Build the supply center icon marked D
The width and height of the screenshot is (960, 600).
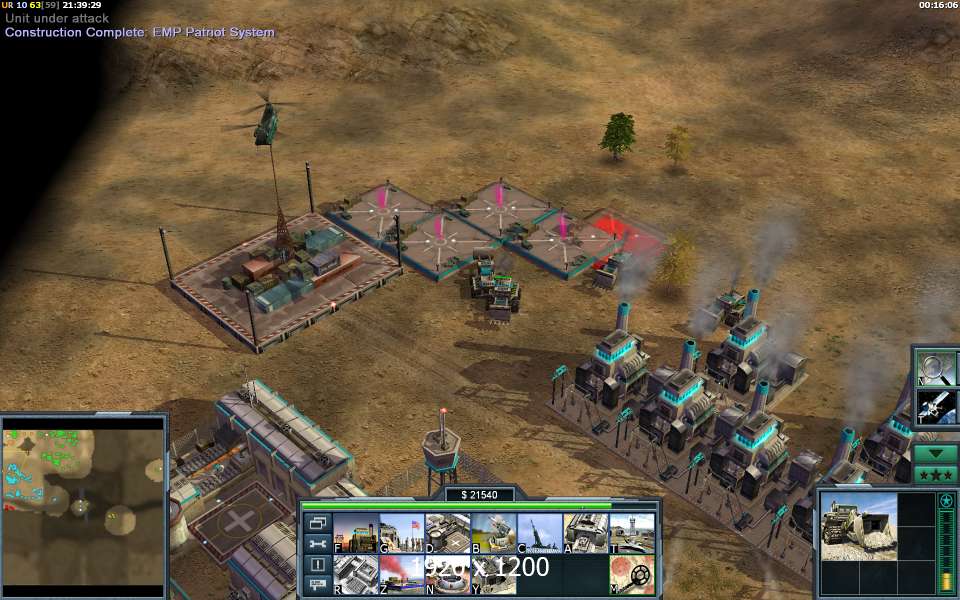(447, 533)
